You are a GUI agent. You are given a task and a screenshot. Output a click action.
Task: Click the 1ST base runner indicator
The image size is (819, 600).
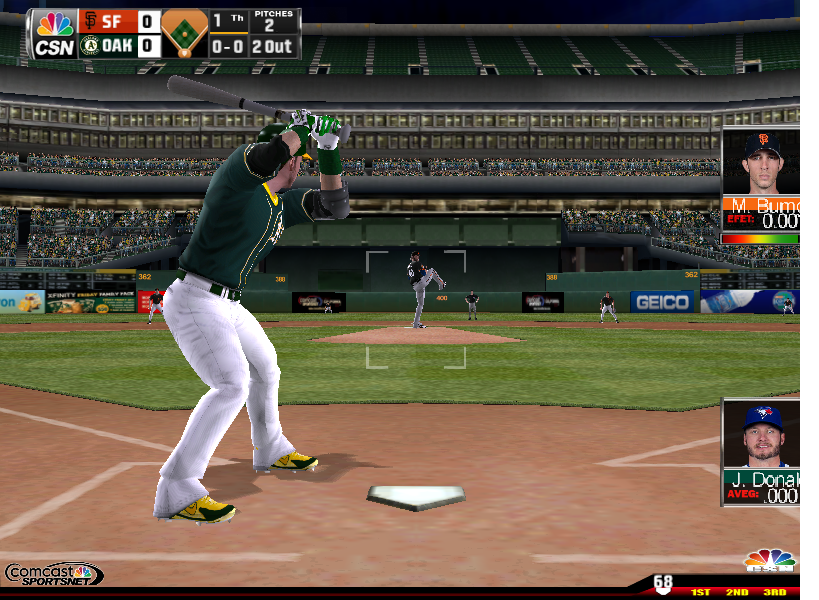[x=700, y=592]
